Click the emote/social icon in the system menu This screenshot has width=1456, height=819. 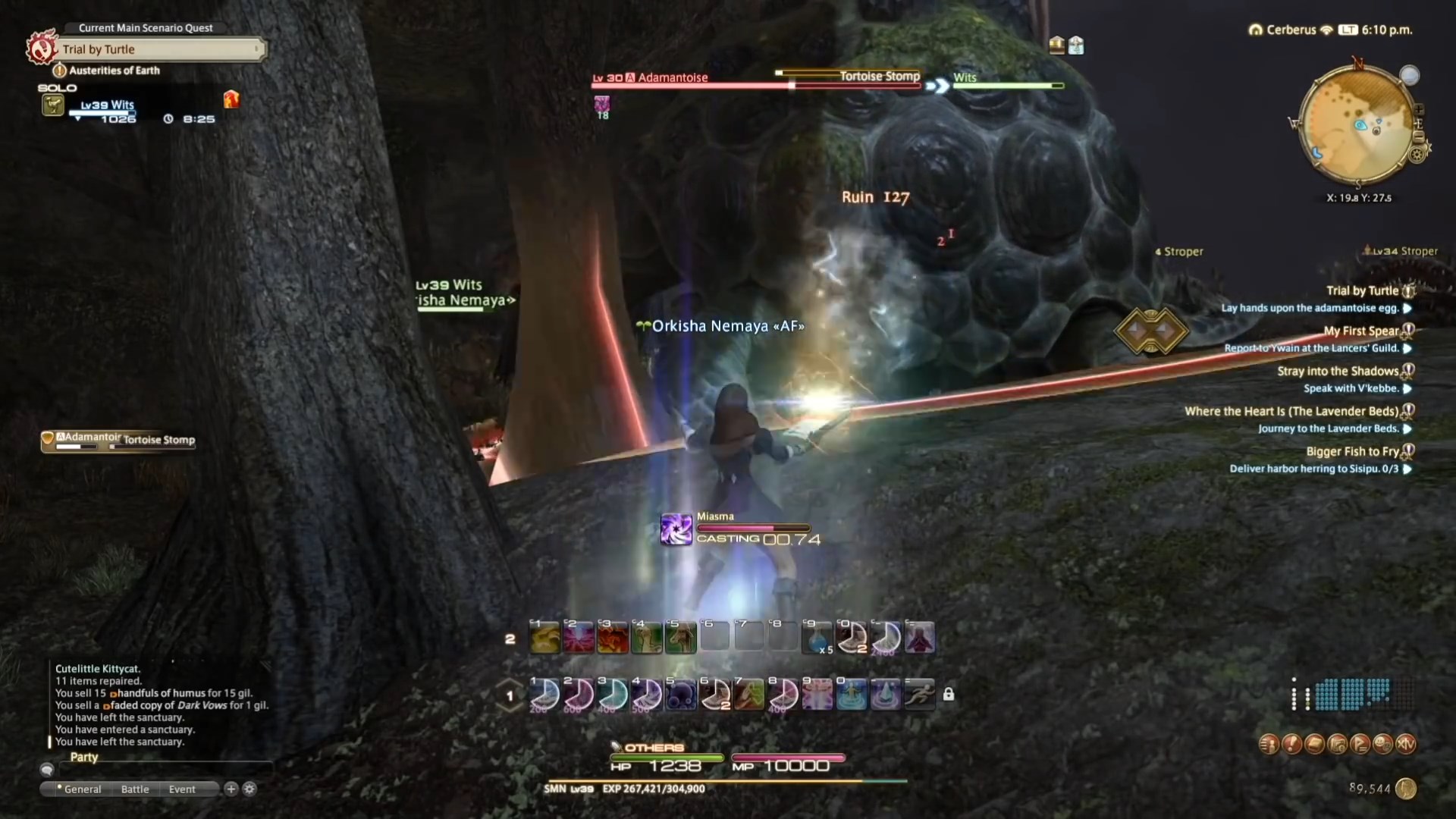click(x=1383, y=745)
